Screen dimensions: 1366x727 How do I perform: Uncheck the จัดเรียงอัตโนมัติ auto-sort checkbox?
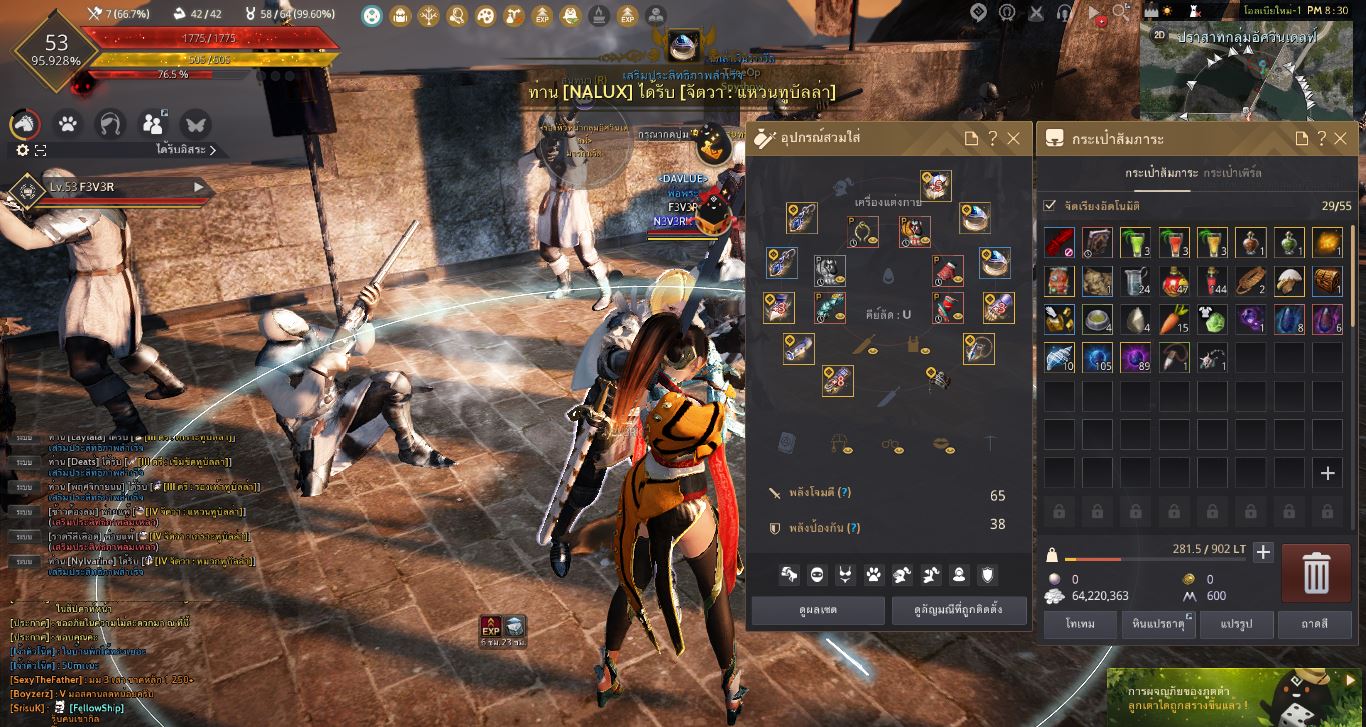(x=1049, y=206)
